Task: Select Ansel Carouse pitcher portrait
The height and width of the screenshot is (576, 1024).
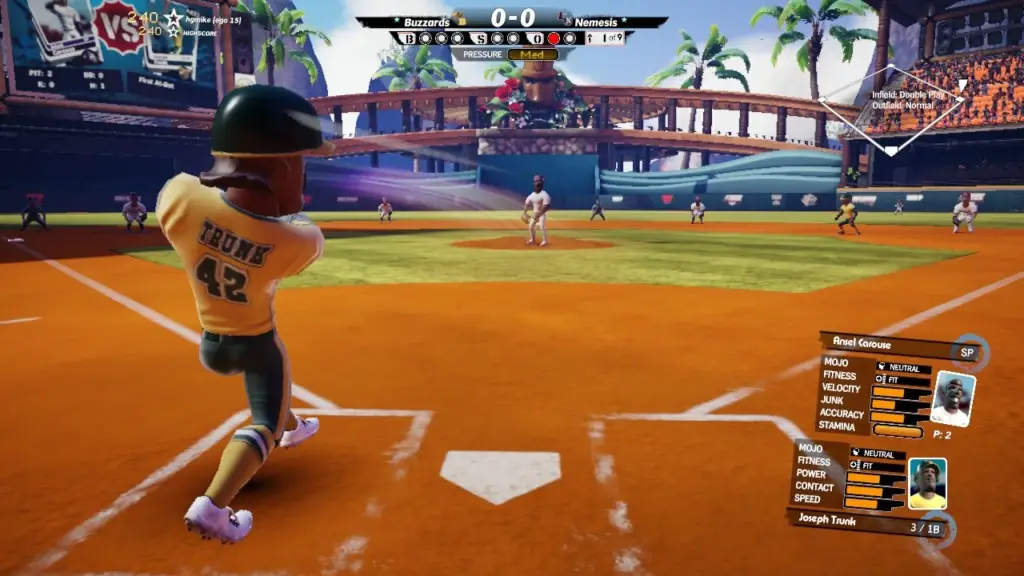Action: (951, 398)
